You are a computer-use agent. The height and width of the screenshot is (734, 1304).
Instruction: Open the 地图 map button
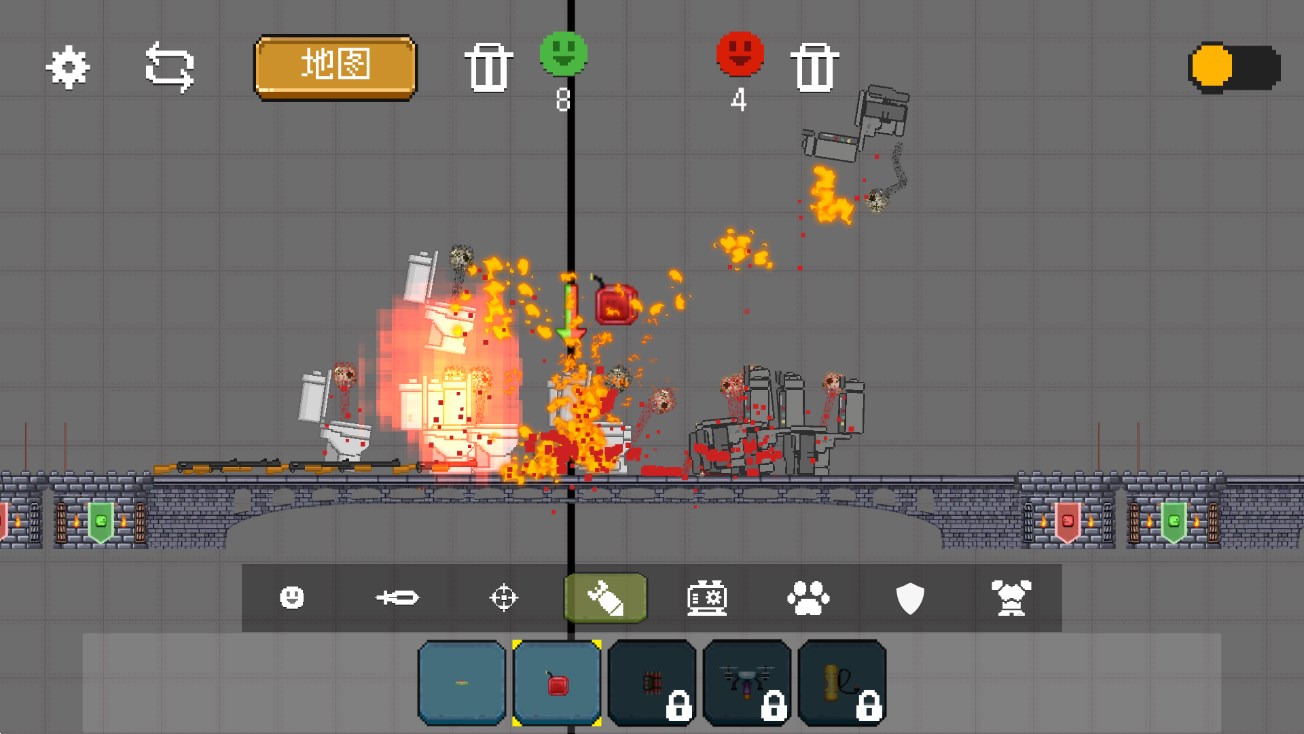pos(335,67)
